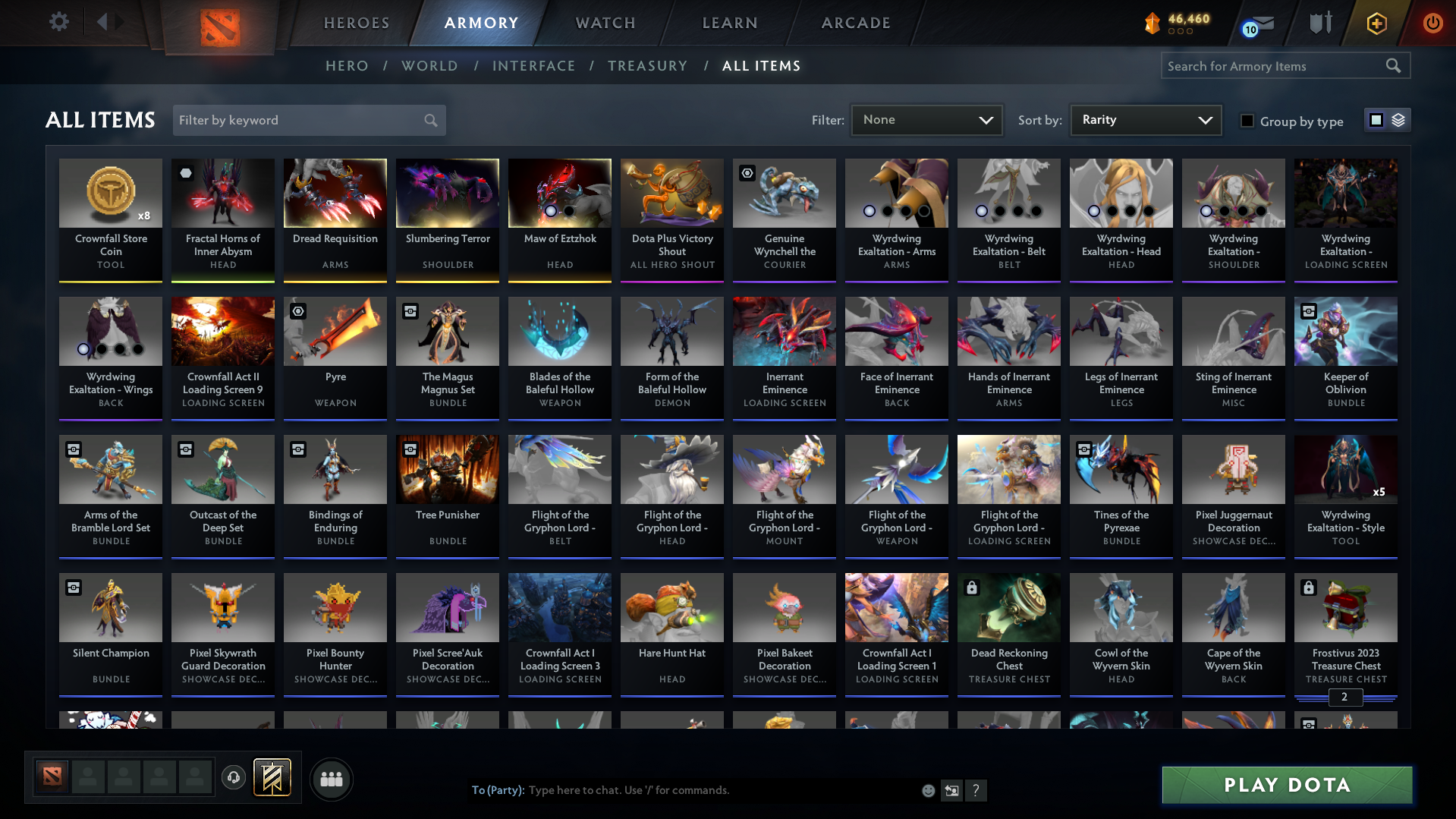Open the settings gear in the top left
The width and height of the screenshot is (1456, 819).
point(58,22)
